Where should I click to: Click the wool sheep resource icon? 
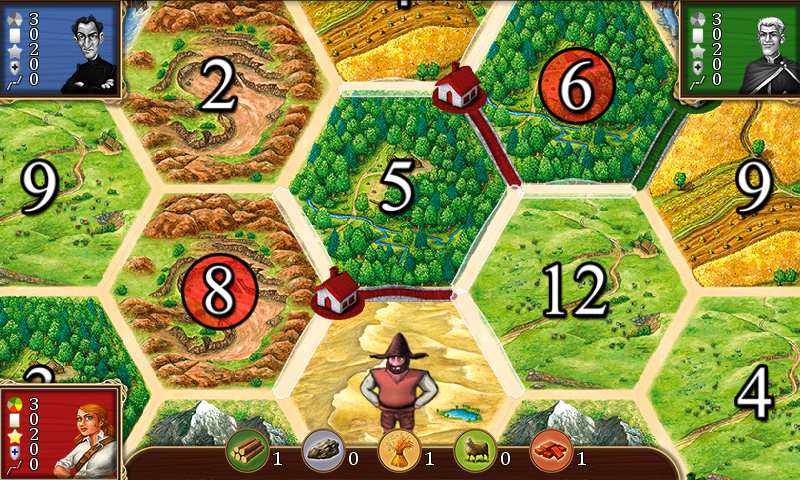pyautogui.click(x=474, y=450)
